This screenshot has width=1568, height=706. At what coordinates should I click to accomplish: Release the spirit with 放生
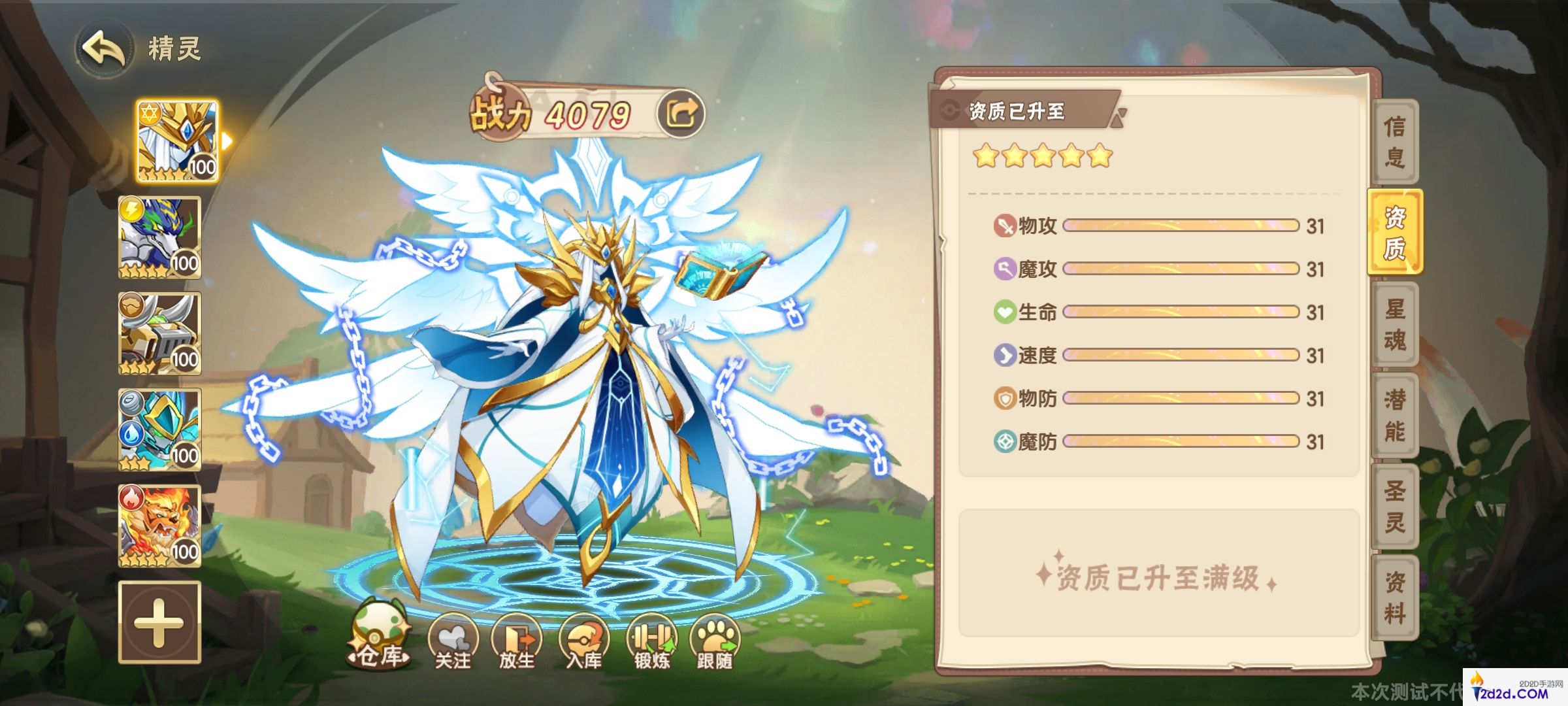(517, 642)
